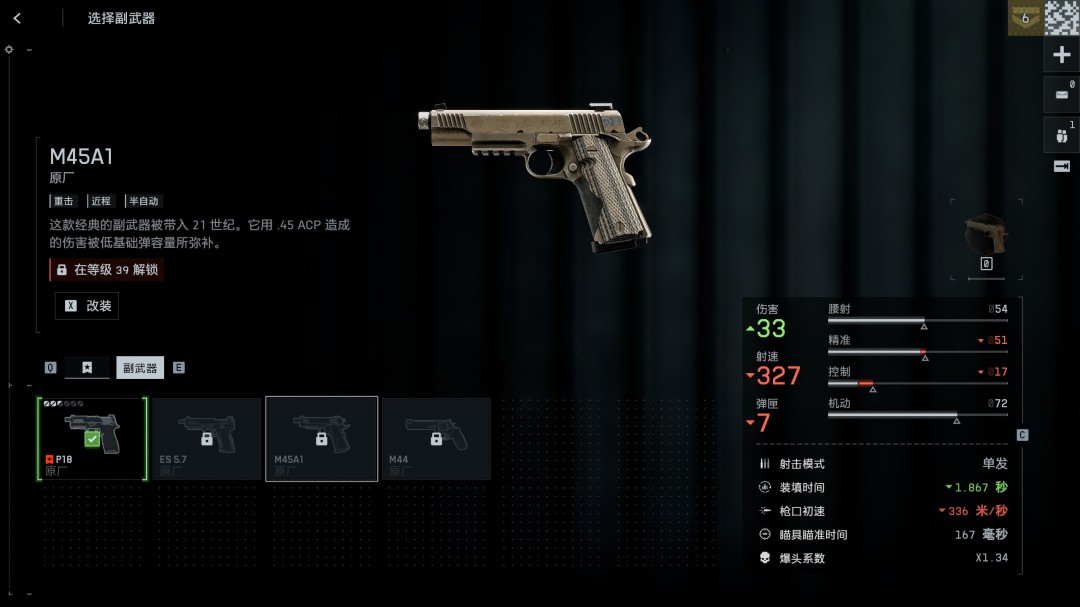Go back with the top-left arrow
The image size is (1080, 607).
[x=17, y=18]
